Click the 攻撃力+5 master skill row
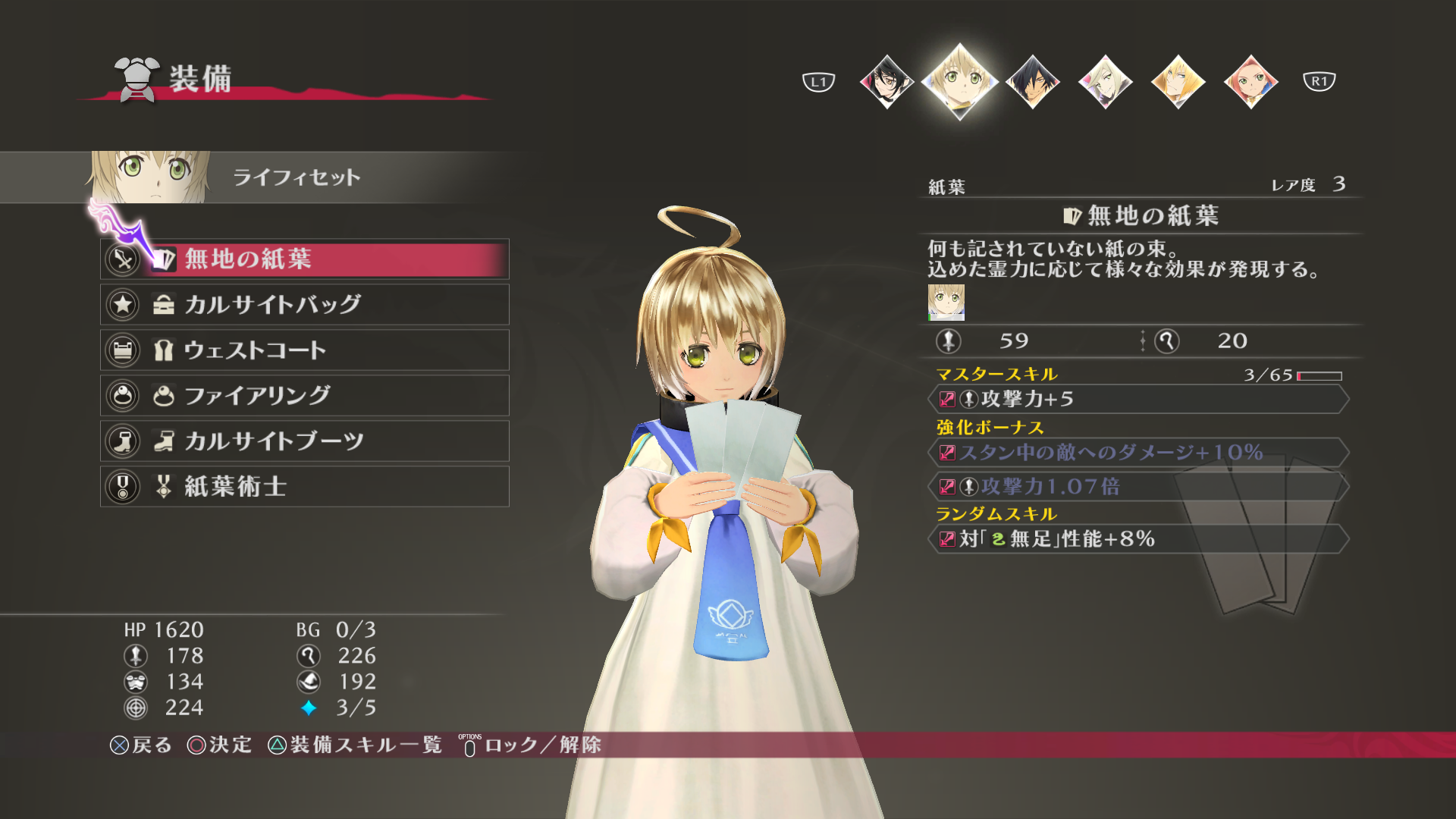The image size is (1456, 819). pyautogui.click(x=1137, y=400)
